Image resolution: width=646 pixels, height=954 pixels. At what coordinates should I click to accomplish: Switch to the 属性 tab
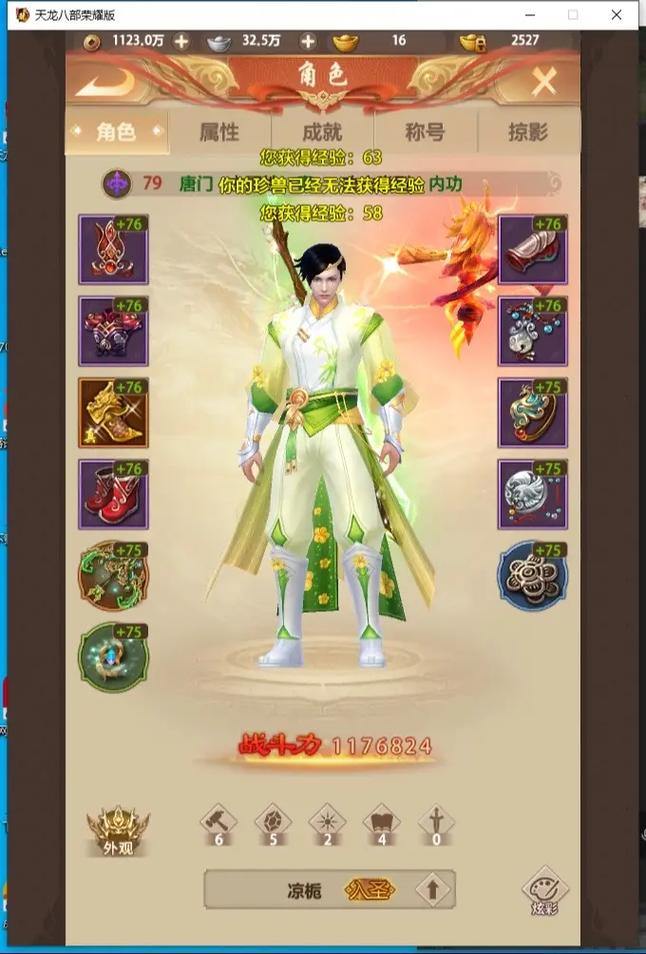(219, 132)
